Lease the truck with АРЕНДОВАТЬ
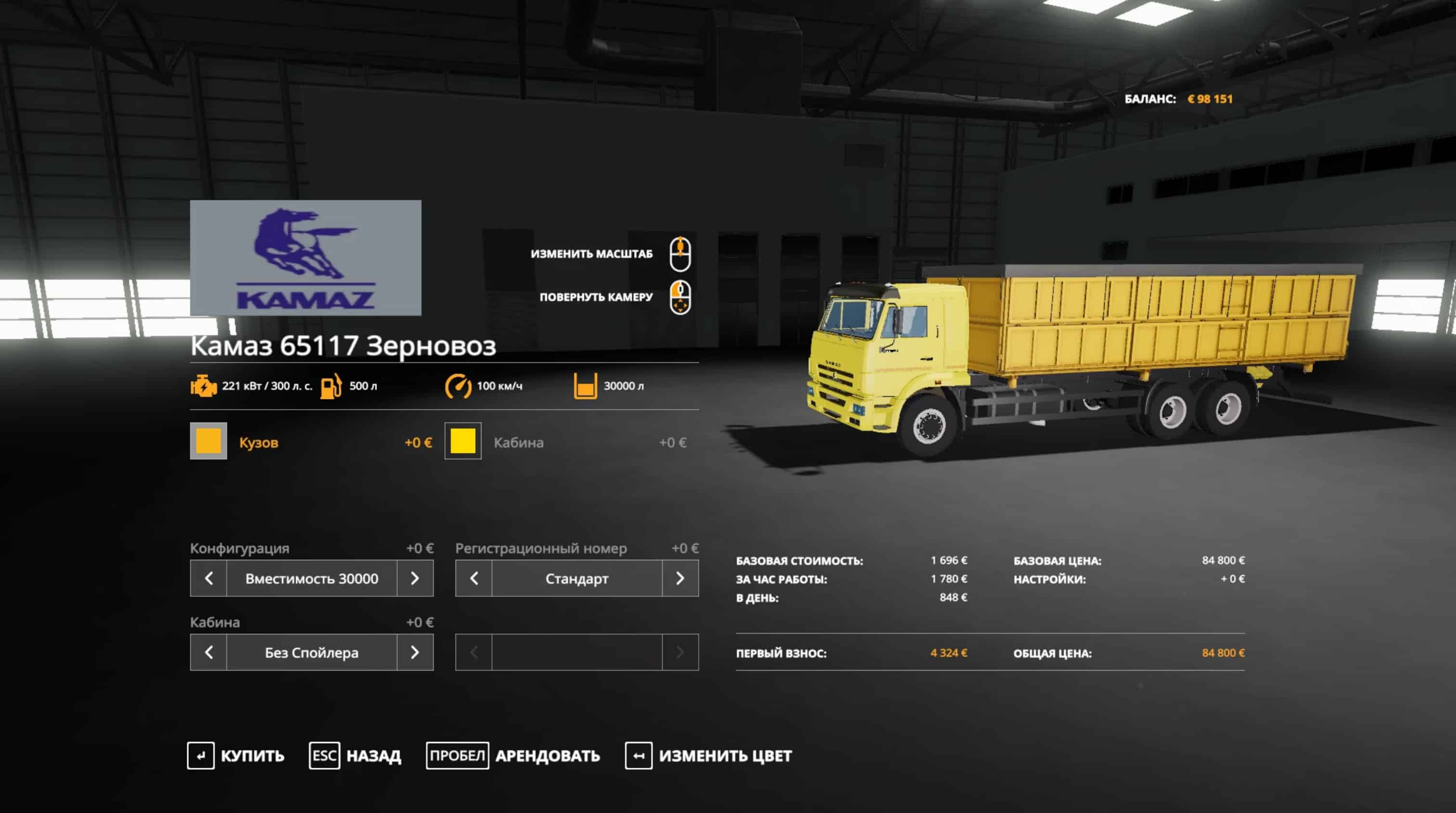This screenshot has height=813, width=1456. pyautogui.click(x=513, y=755)
